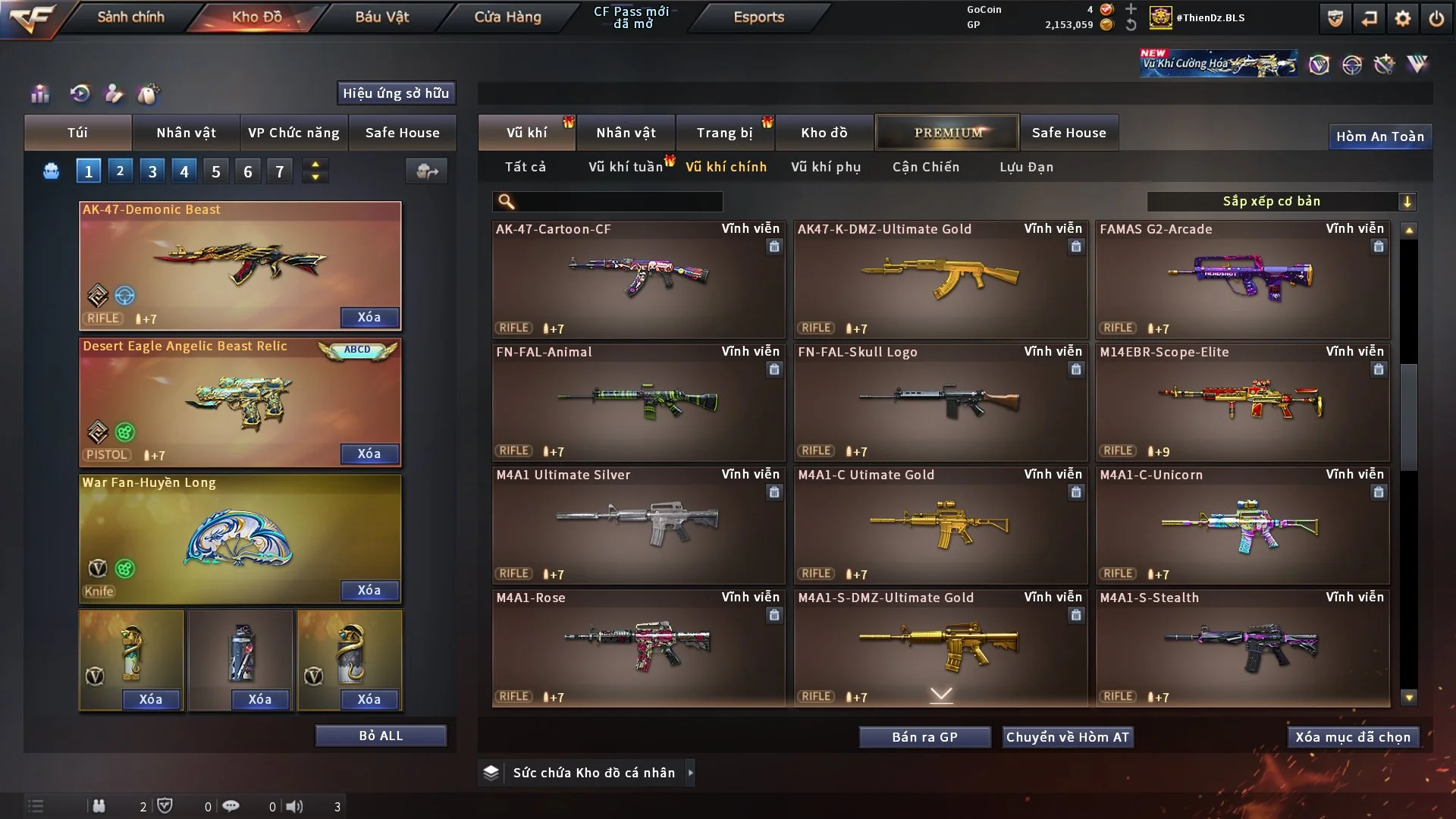
Task: Open the Báu Vật menu
Action: point(381,17)
